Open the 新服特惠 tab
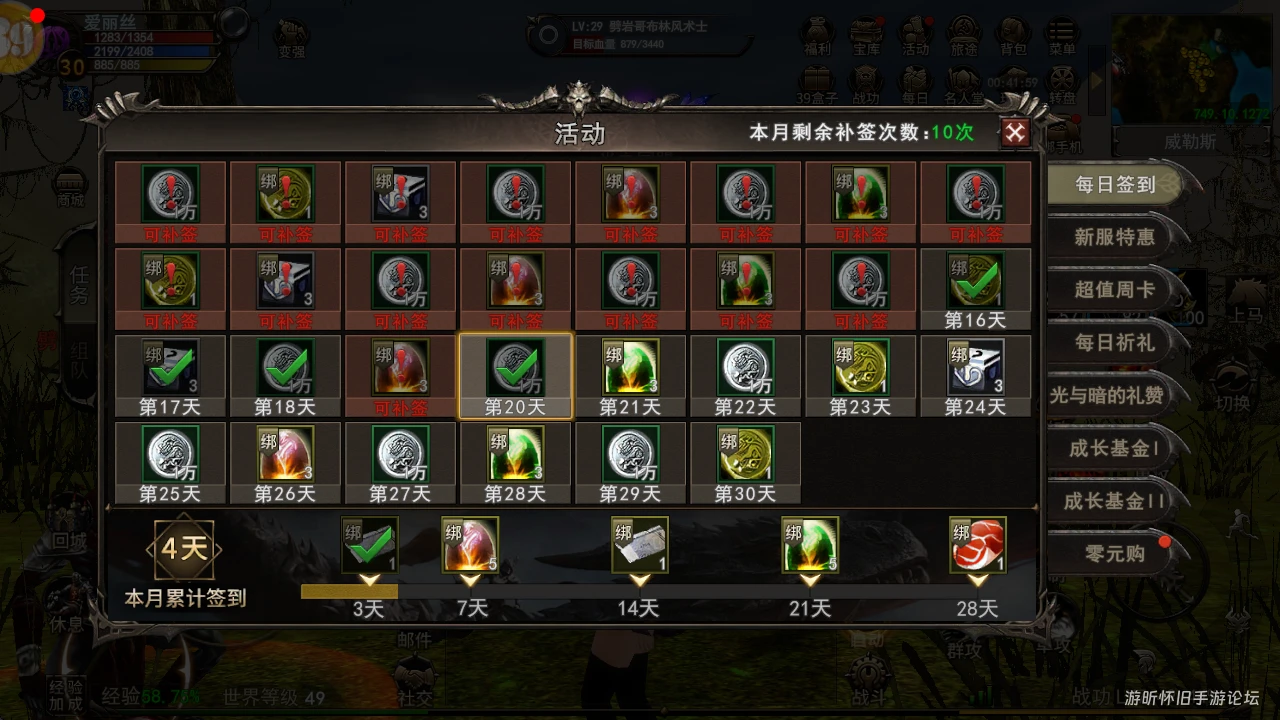The height and width of the screenshot is (720, 1280). (x=1114, y=238)
